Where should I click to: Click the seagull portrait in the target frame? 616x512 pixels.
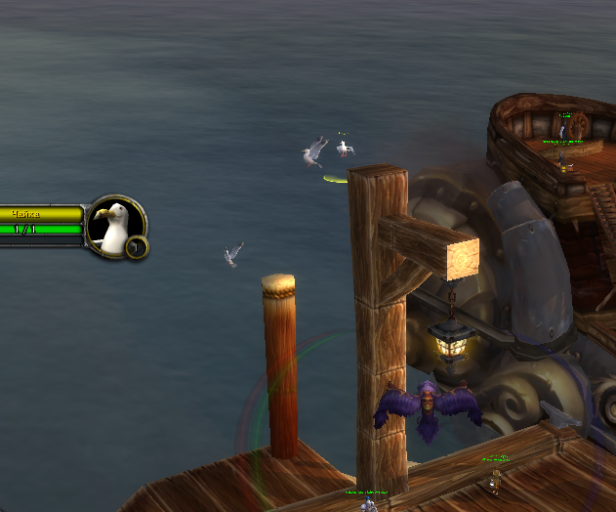point(114,225)
